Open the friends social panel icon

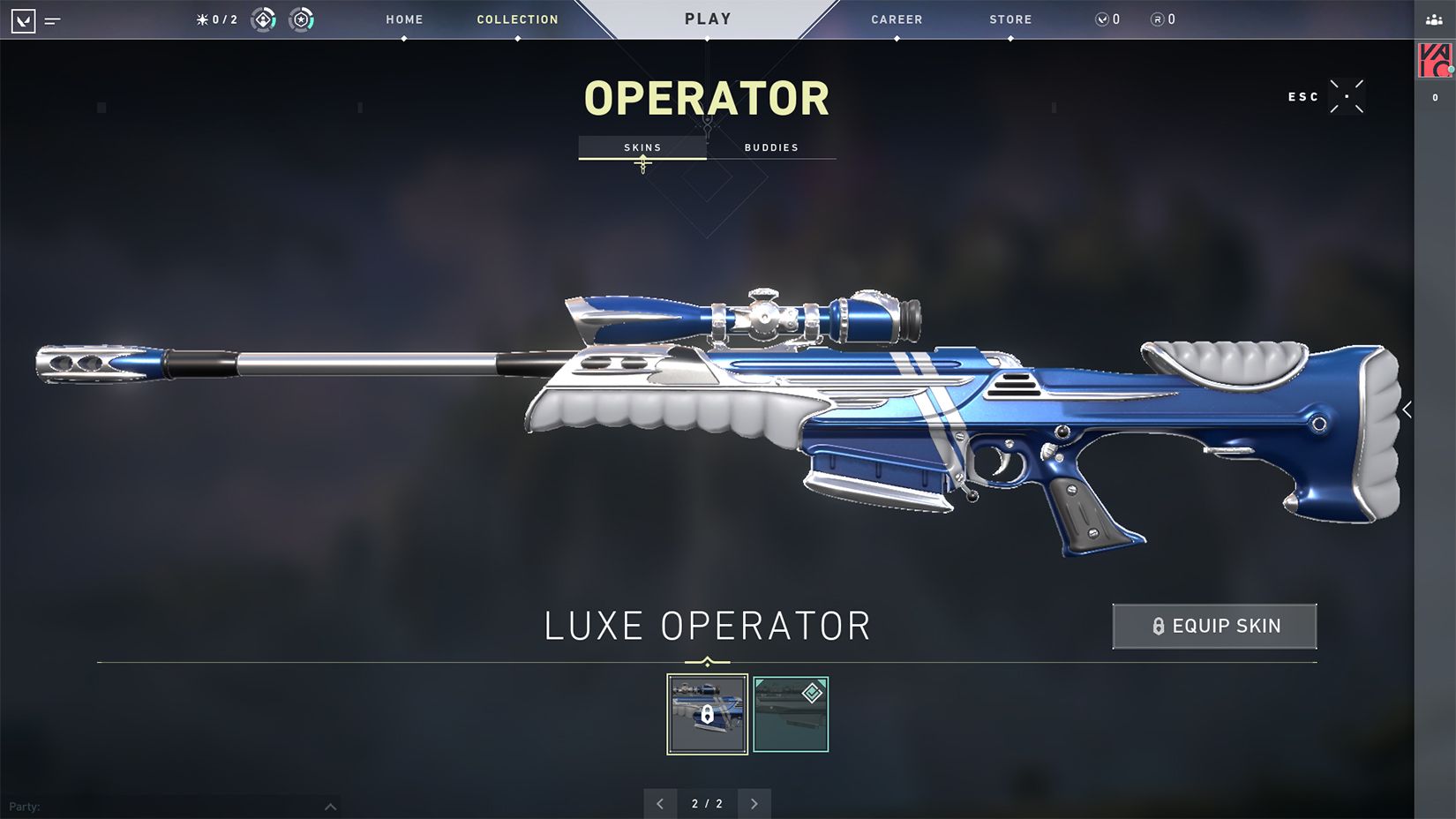click(1434, 19)
